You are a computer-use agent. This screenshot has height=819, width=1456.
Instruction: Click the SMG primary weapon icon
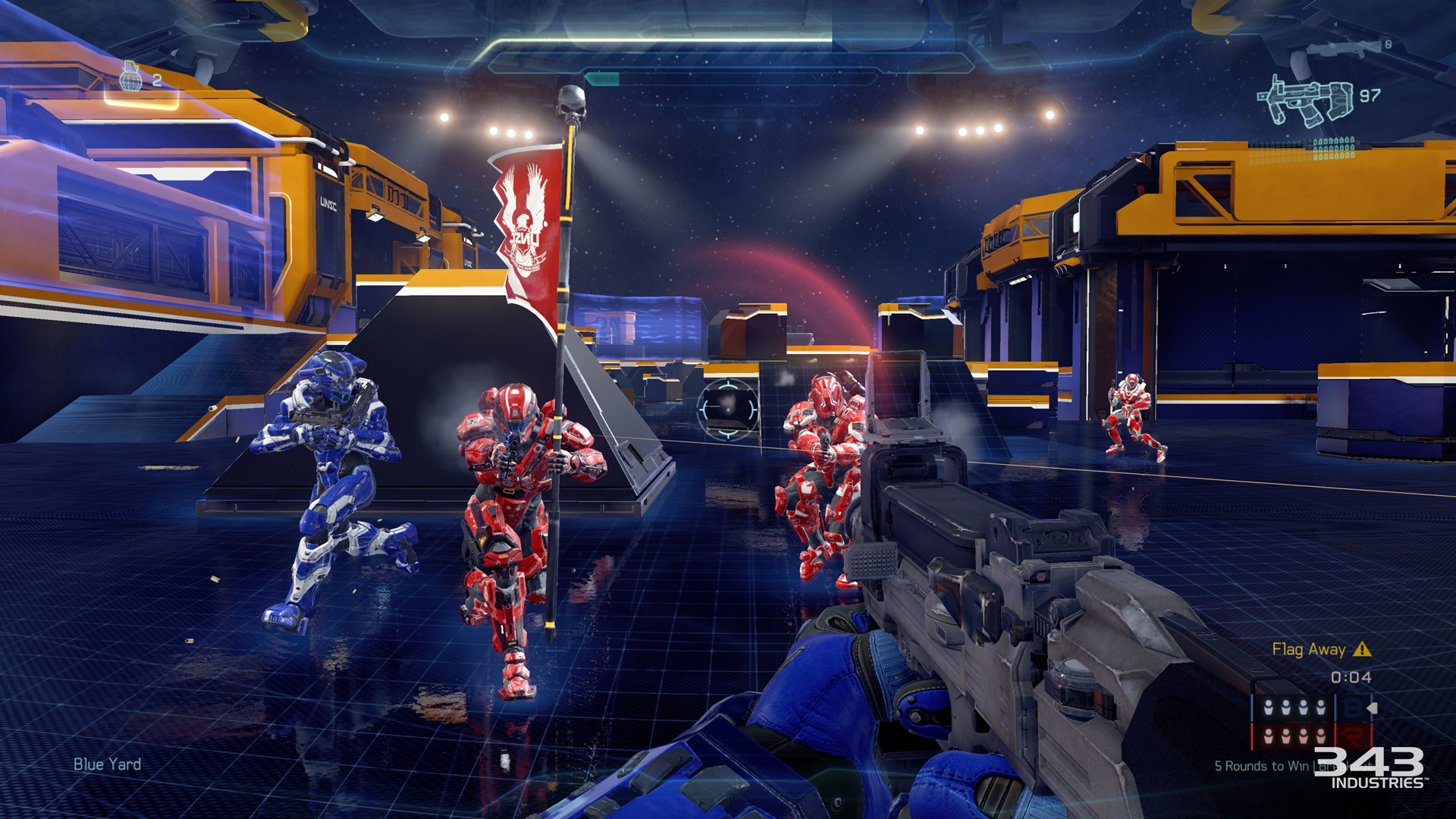click(x=1306, y=102)
